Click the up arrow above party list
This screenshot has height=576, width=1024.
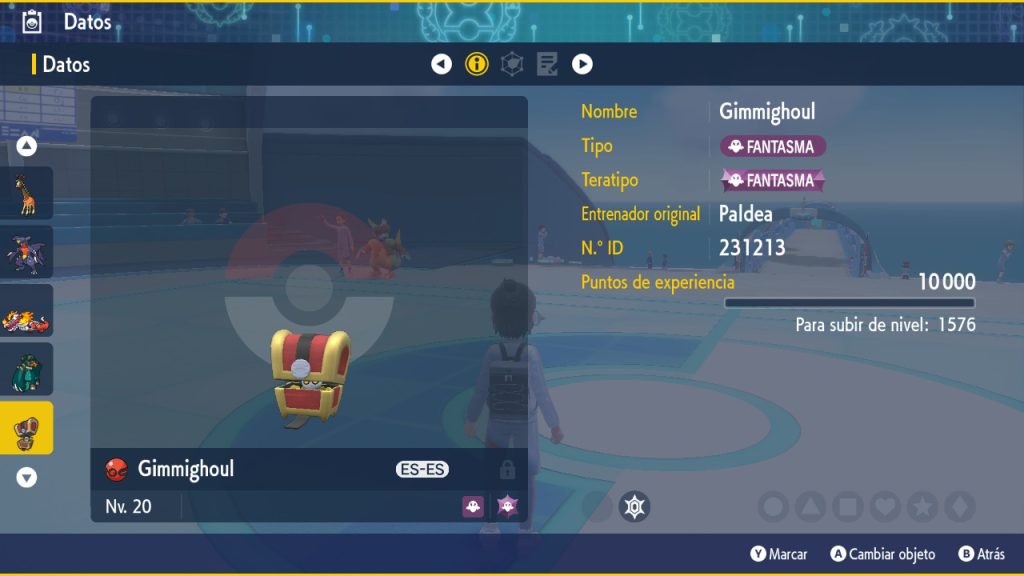click(x=27, y=147)
